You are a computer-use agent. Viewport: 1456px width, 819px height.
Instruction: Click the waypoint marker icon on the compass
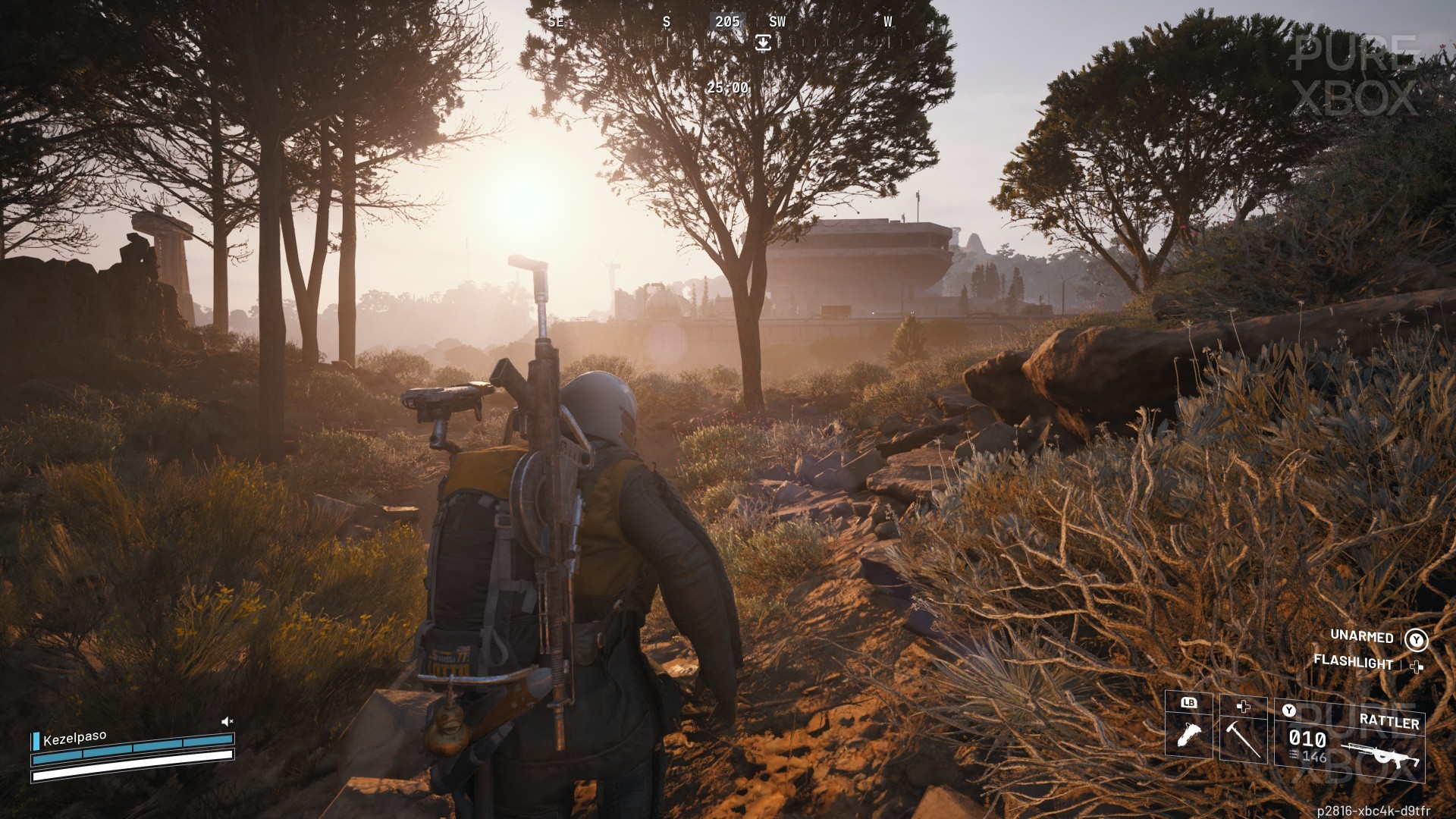763,42
